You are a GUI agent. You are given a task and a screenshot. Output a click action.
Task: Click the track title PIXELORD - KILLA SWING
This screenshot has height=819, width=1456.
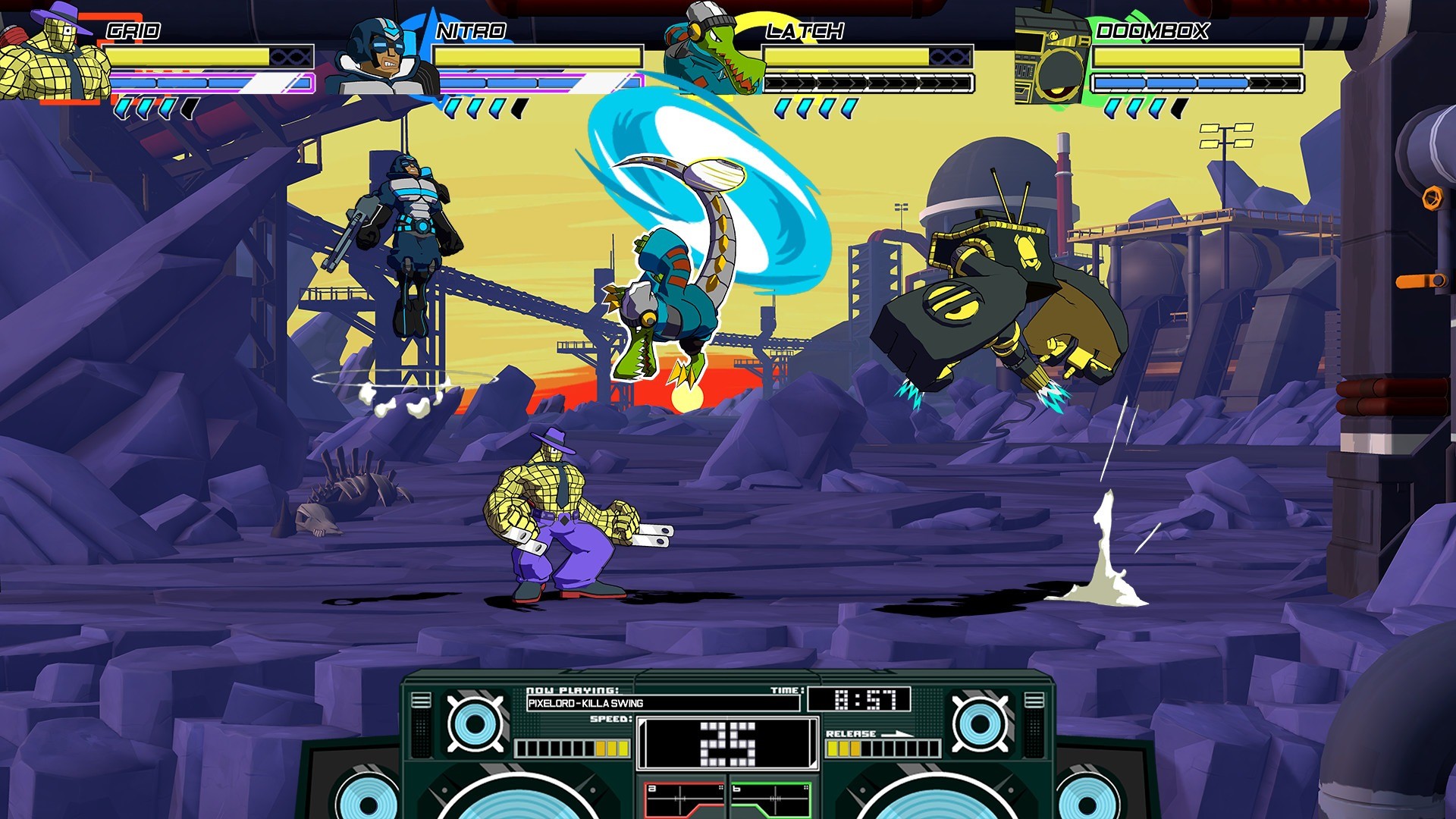[x=584, y=703]
